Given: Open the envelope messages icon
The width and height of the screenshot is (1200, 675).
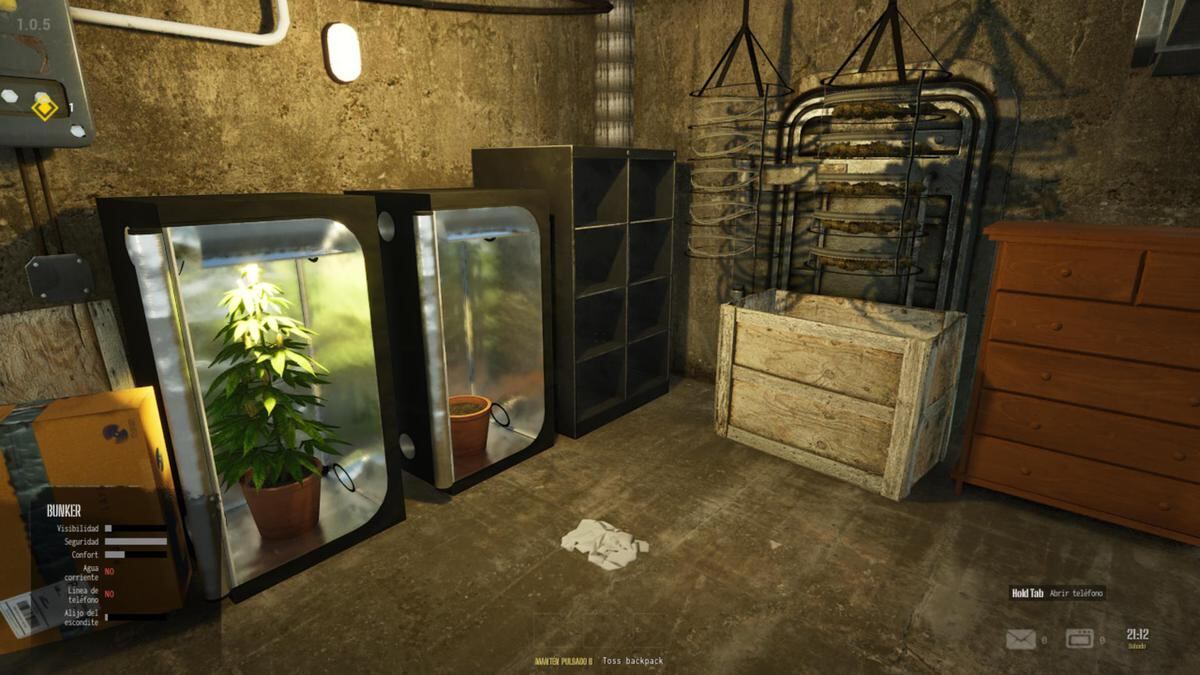Looking at the screenshot, I should point(1020,639).
